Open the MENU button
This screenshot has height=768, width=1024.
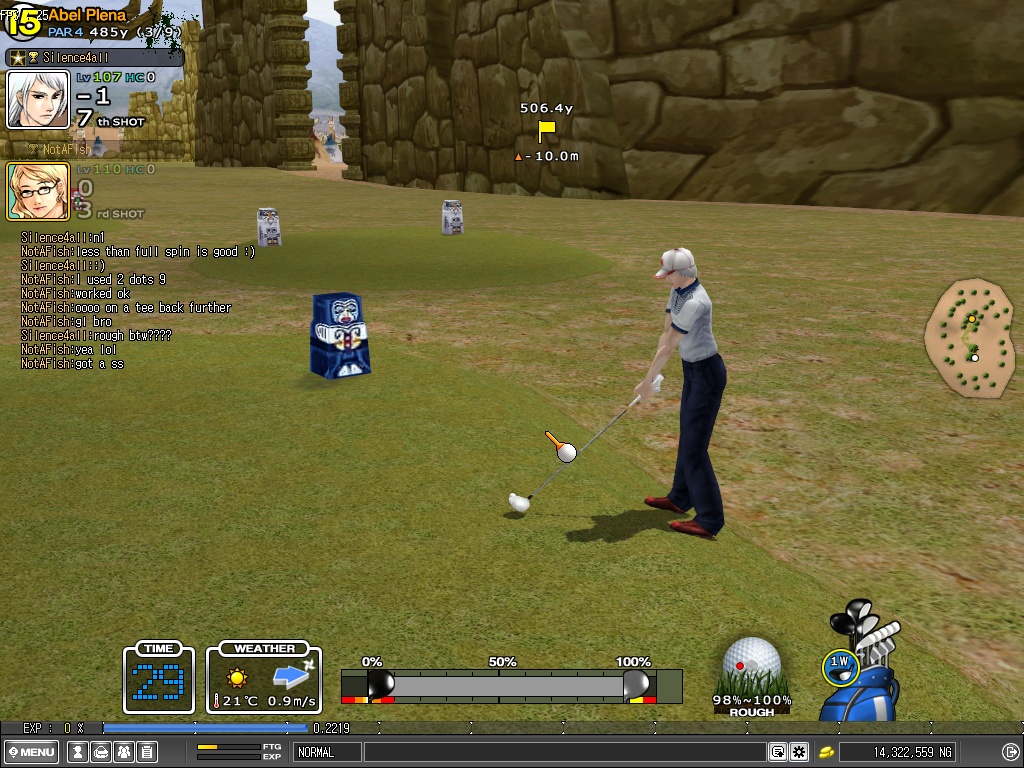pyautogui.click(x=31, y=752)
